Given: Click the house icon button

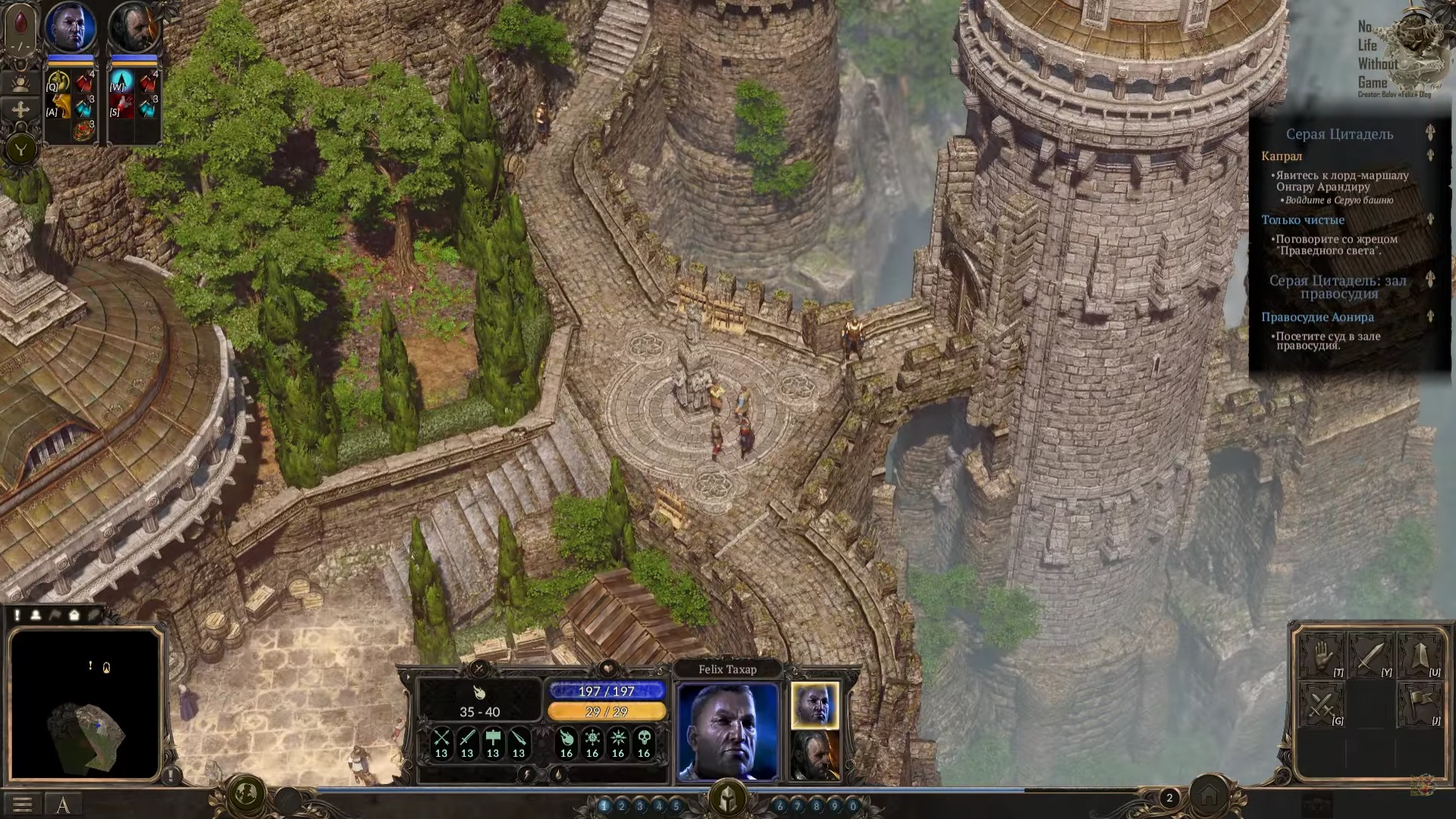Looking at the screenshot, I should pos(1209,796).
